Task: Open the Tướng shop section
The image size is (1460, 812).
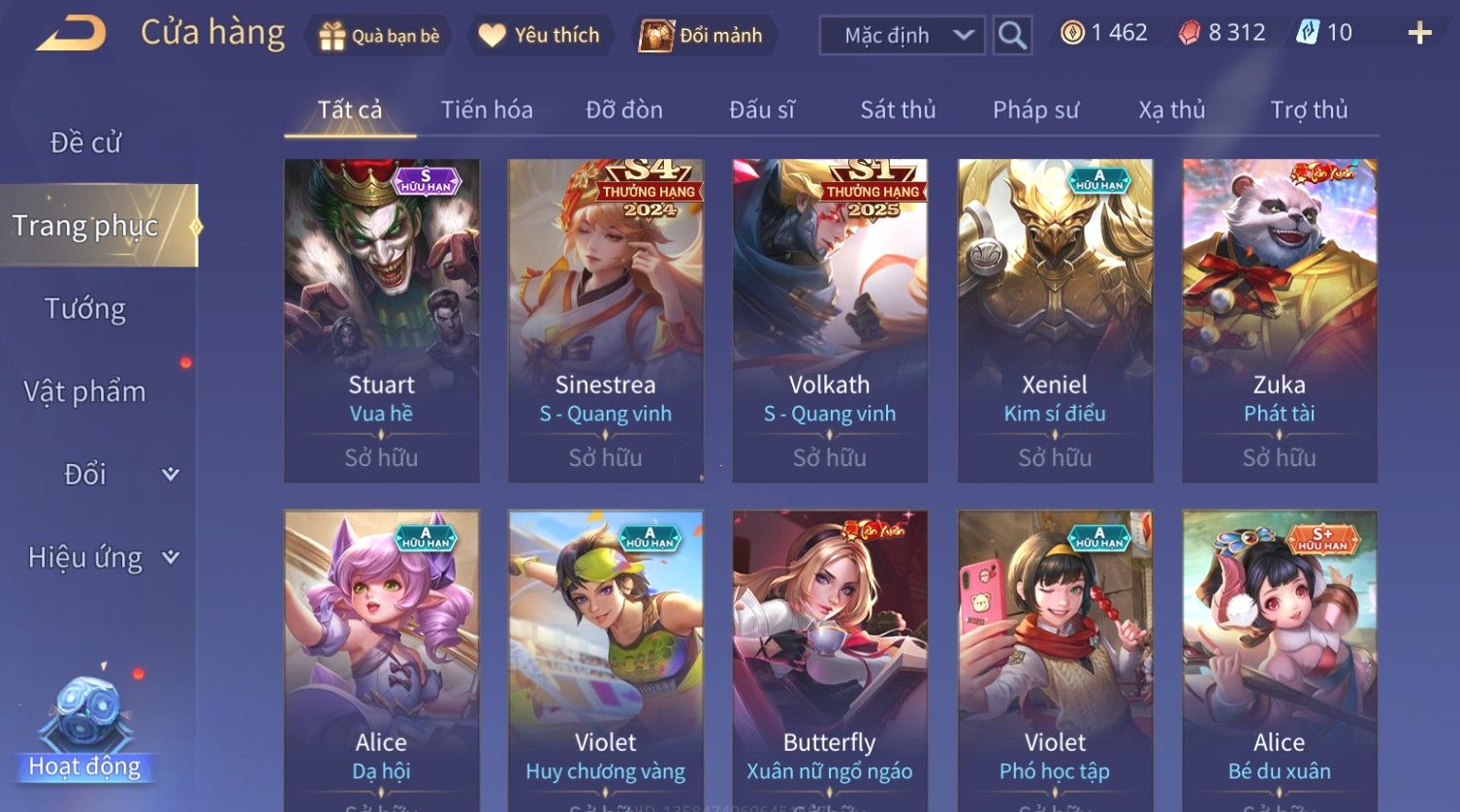Action: (x=85, y=309)
